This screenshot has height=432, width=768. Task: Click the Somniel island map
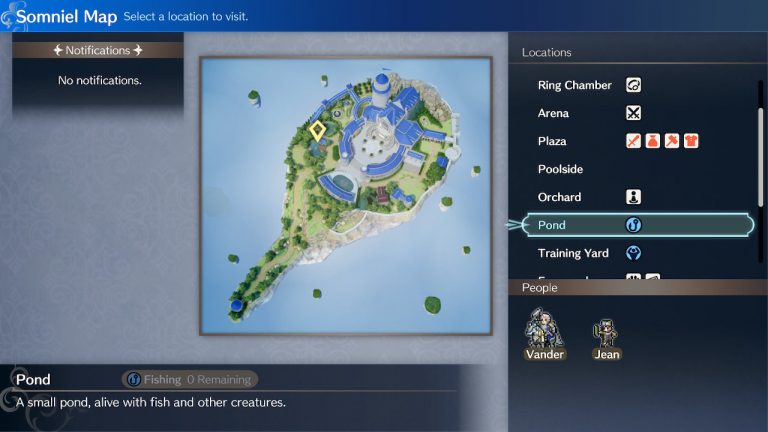[345, 195]
